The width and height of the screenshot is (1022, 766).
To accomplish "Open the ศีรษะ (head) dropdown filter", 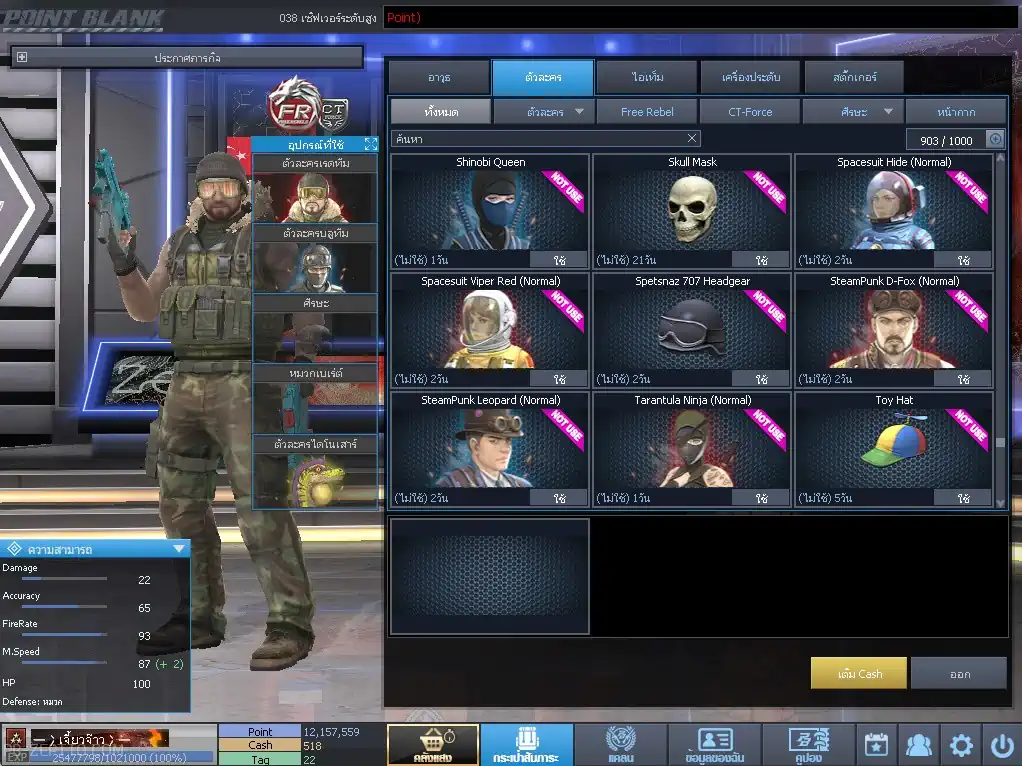I will tap(853, 112).
